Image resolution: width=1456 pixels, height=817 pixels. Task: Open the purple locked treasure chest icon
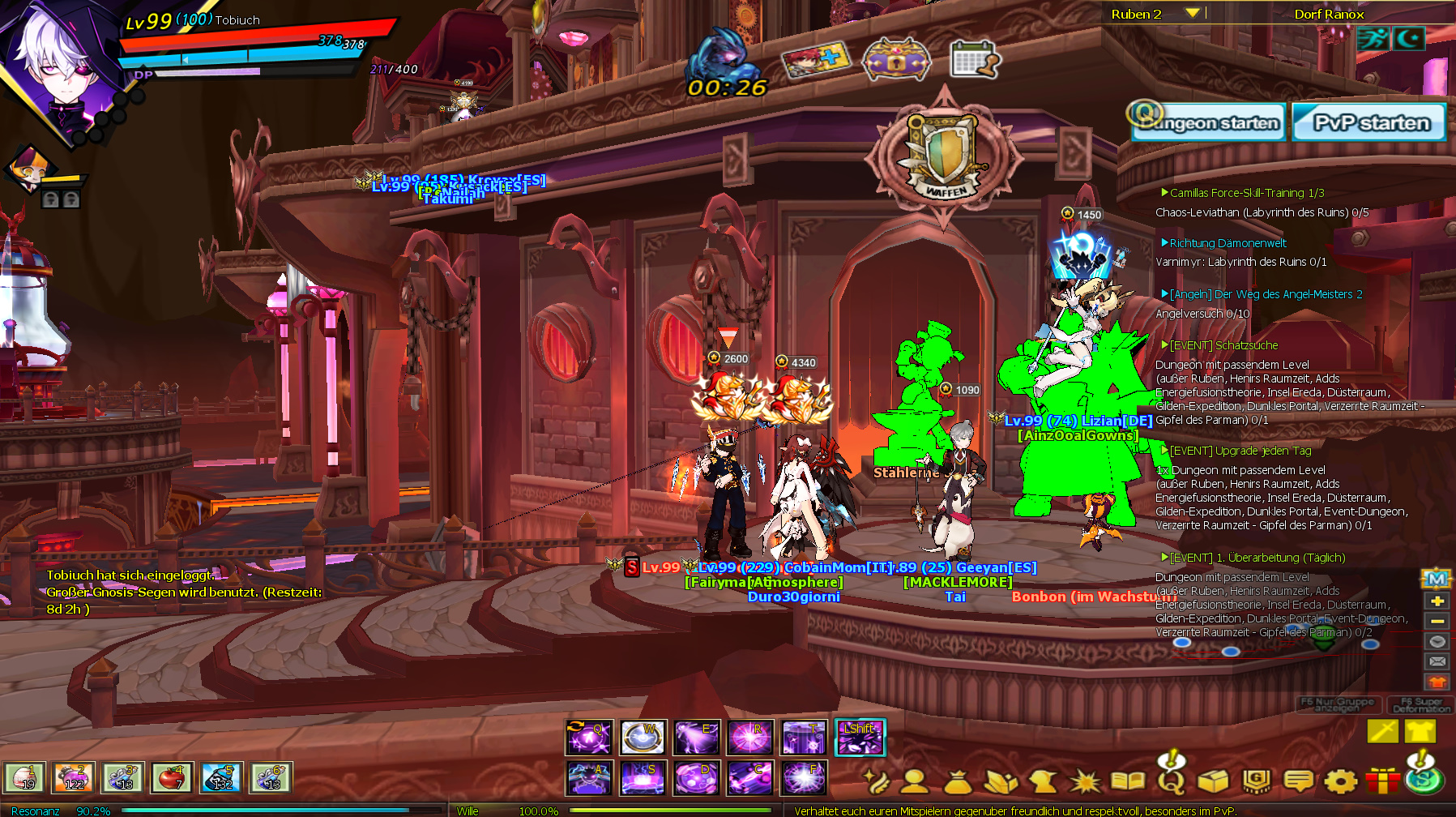coord(896,61)
